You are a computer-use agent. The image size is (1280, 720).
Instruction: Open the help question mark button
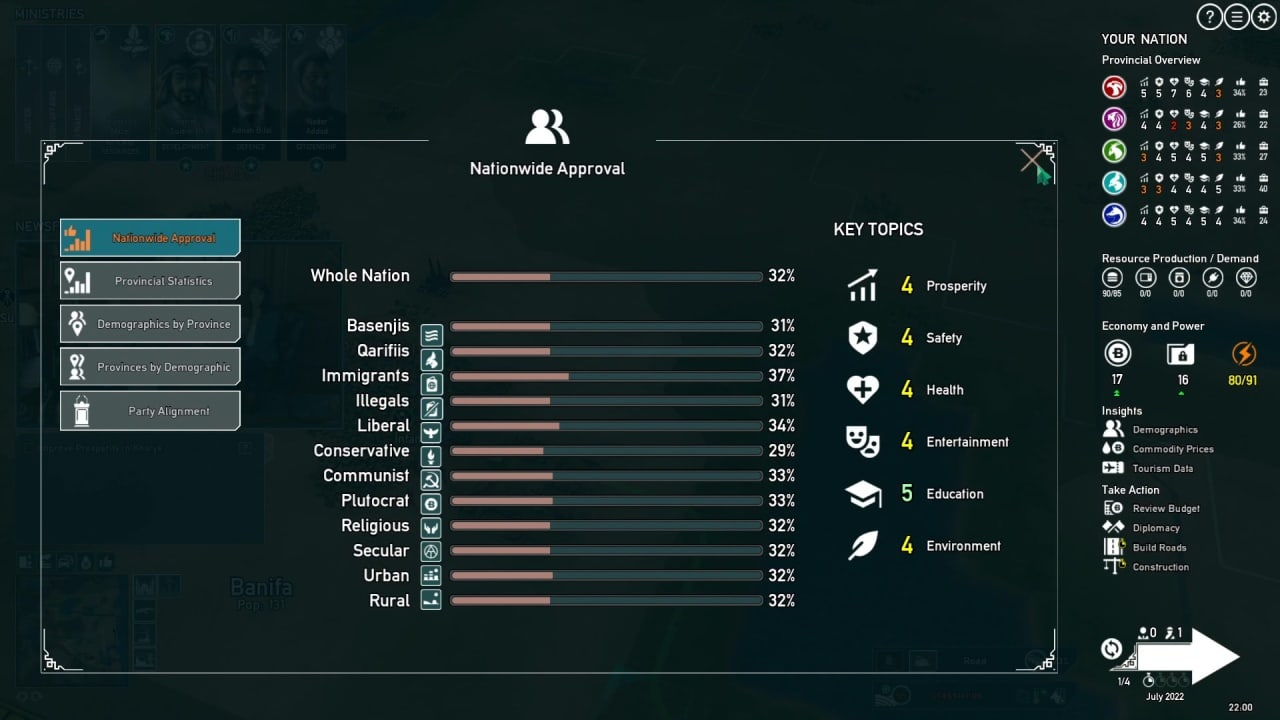(x=1210, y=17)
